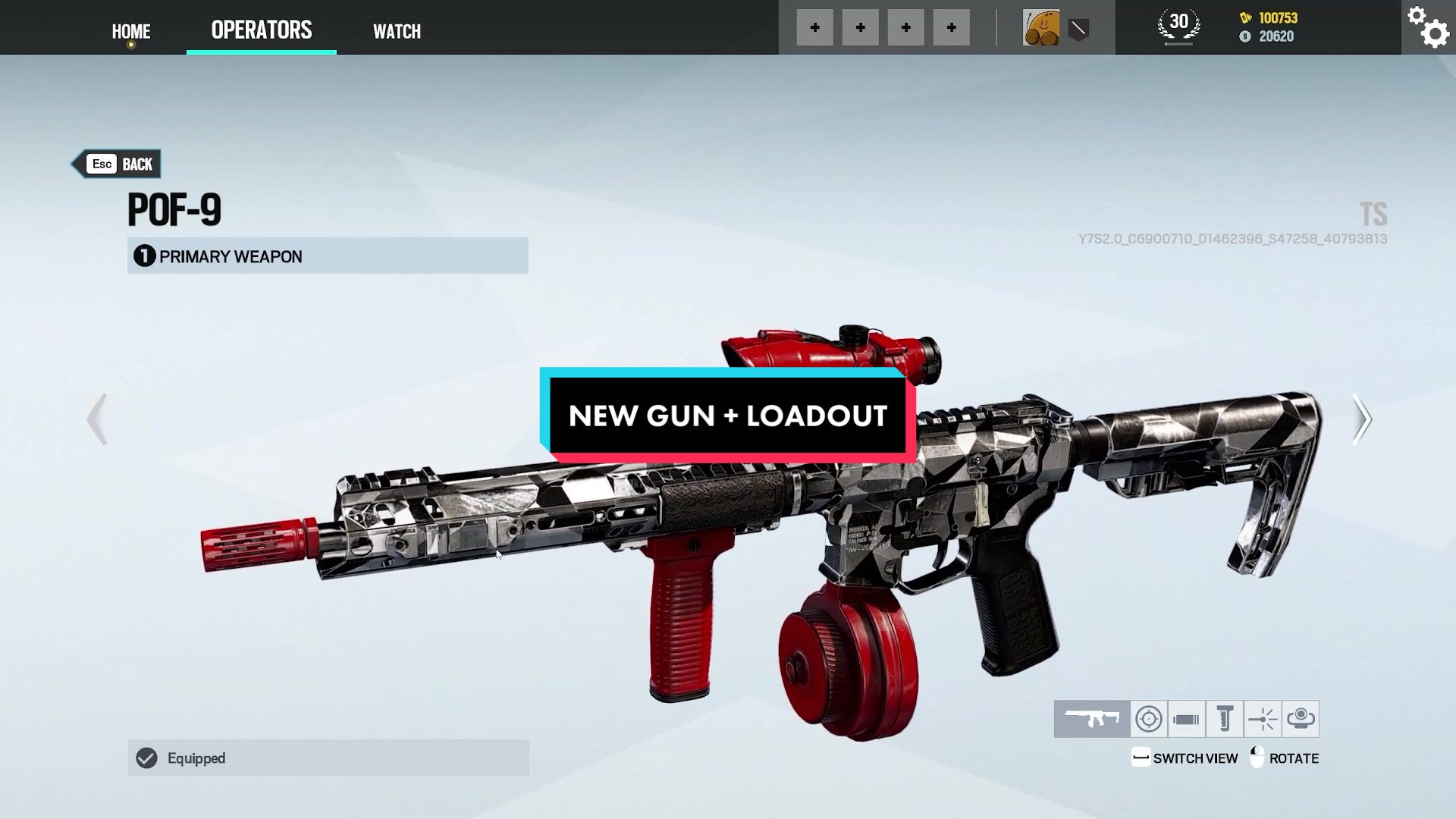Select the vertical grip attachment view
The width and height of the screenshot is (1456, 819).
[1225, 719]
